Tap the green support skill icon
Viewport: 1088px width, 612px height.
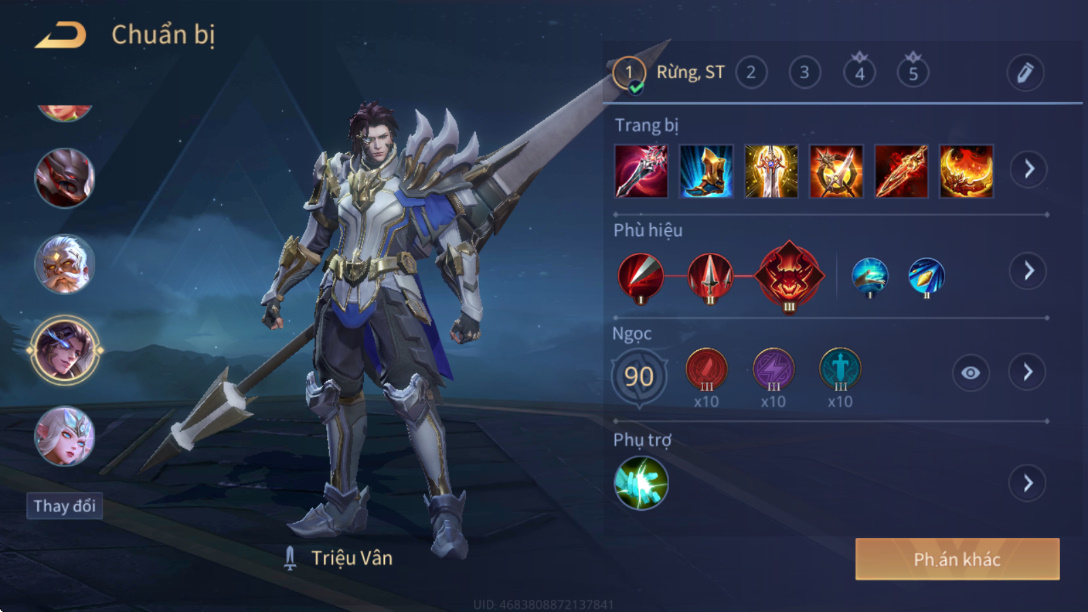pos(641,483)
